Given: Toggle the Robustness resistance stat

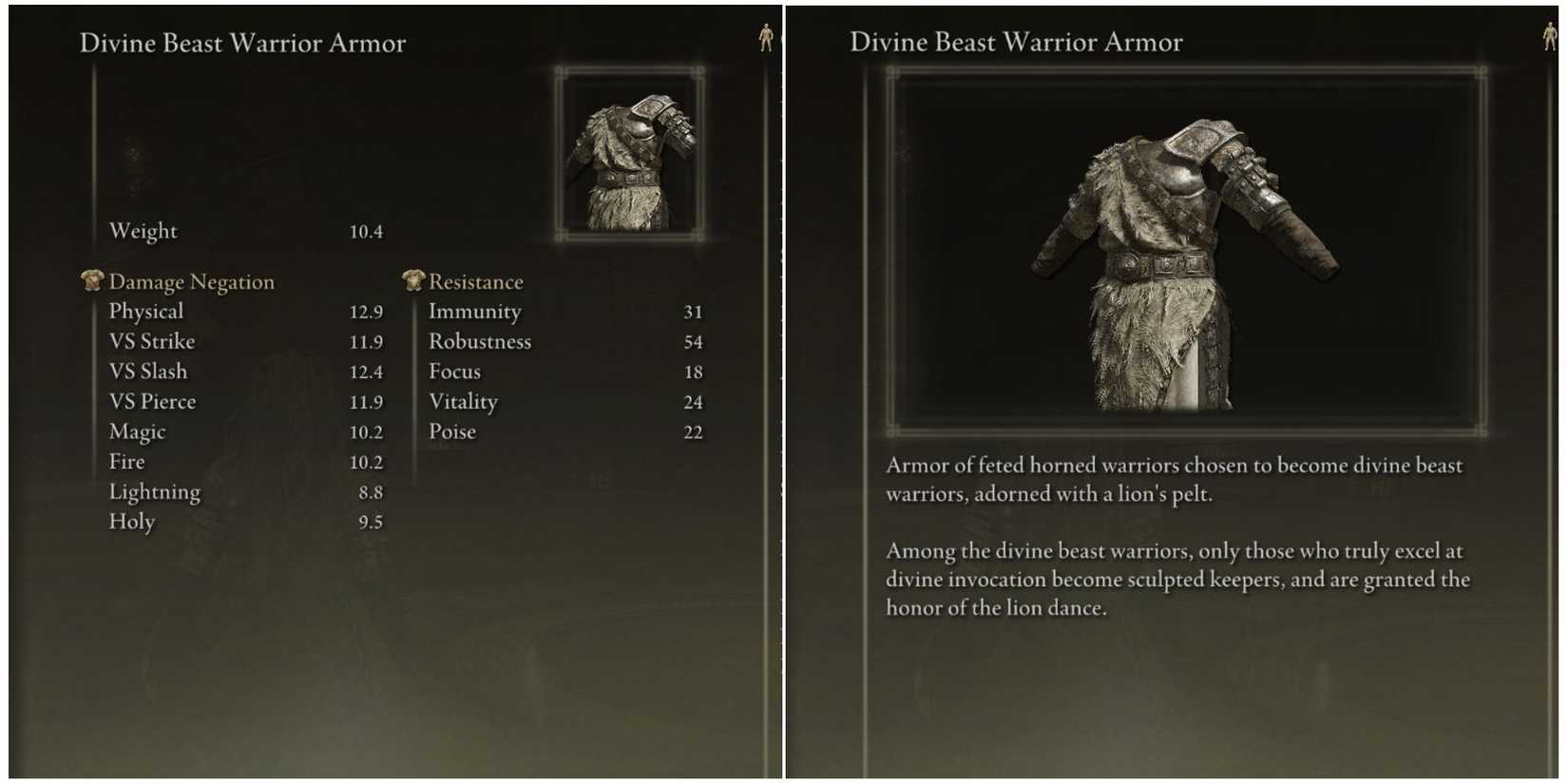Looking at the screenshot, I should (480, 341).
